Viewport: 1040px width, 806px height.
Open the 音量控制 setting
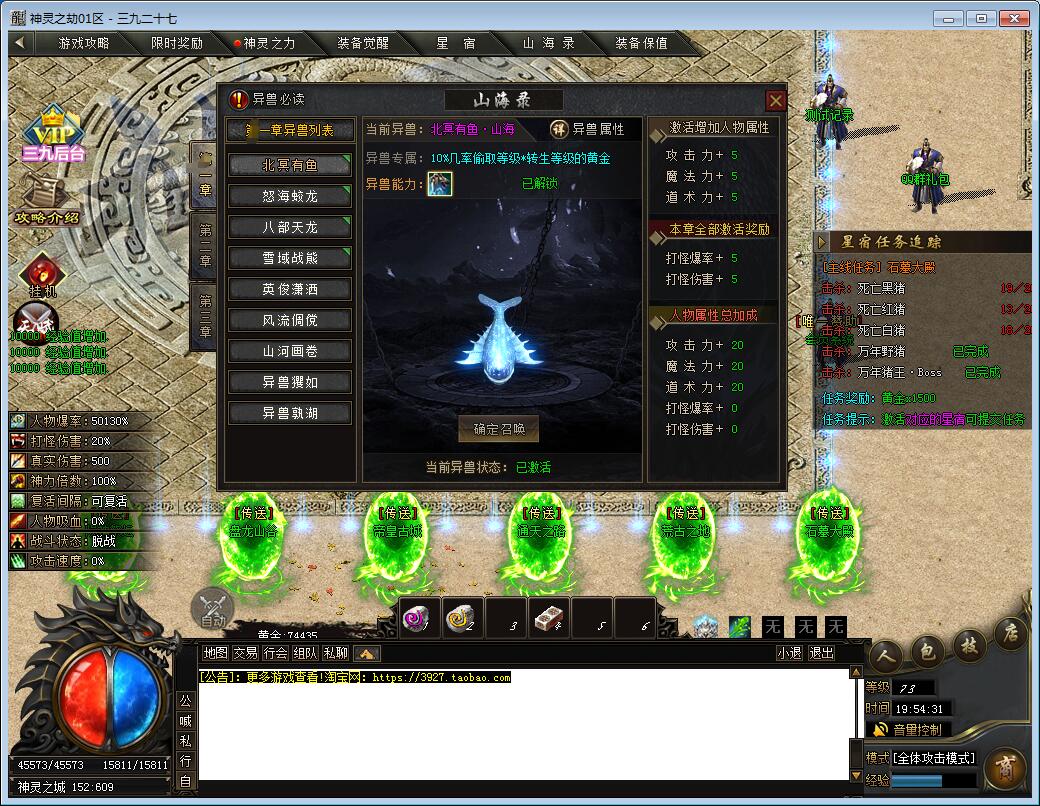[x=909, y=730]
